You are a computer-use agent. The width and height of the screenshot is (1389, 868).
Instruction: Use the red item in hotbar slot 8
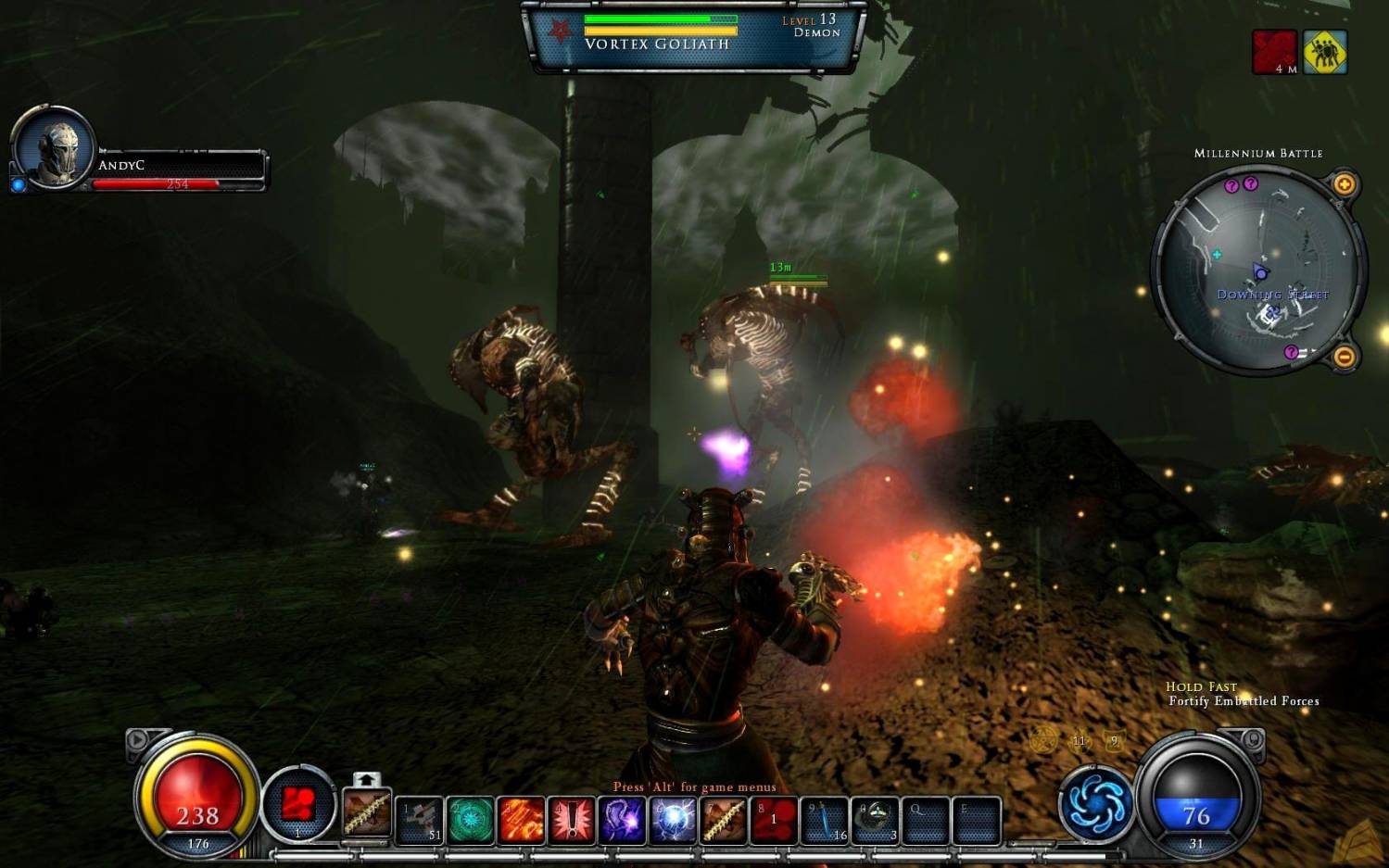point(774,821)
